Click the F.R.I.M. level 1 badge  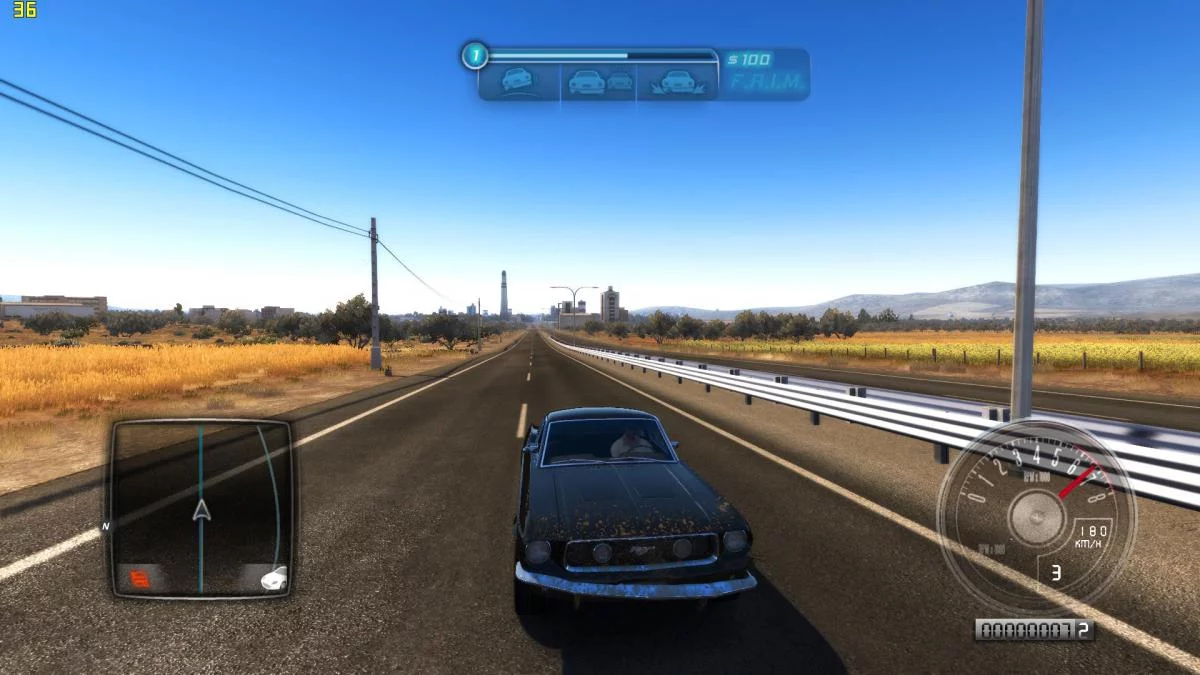pos(474,55)
